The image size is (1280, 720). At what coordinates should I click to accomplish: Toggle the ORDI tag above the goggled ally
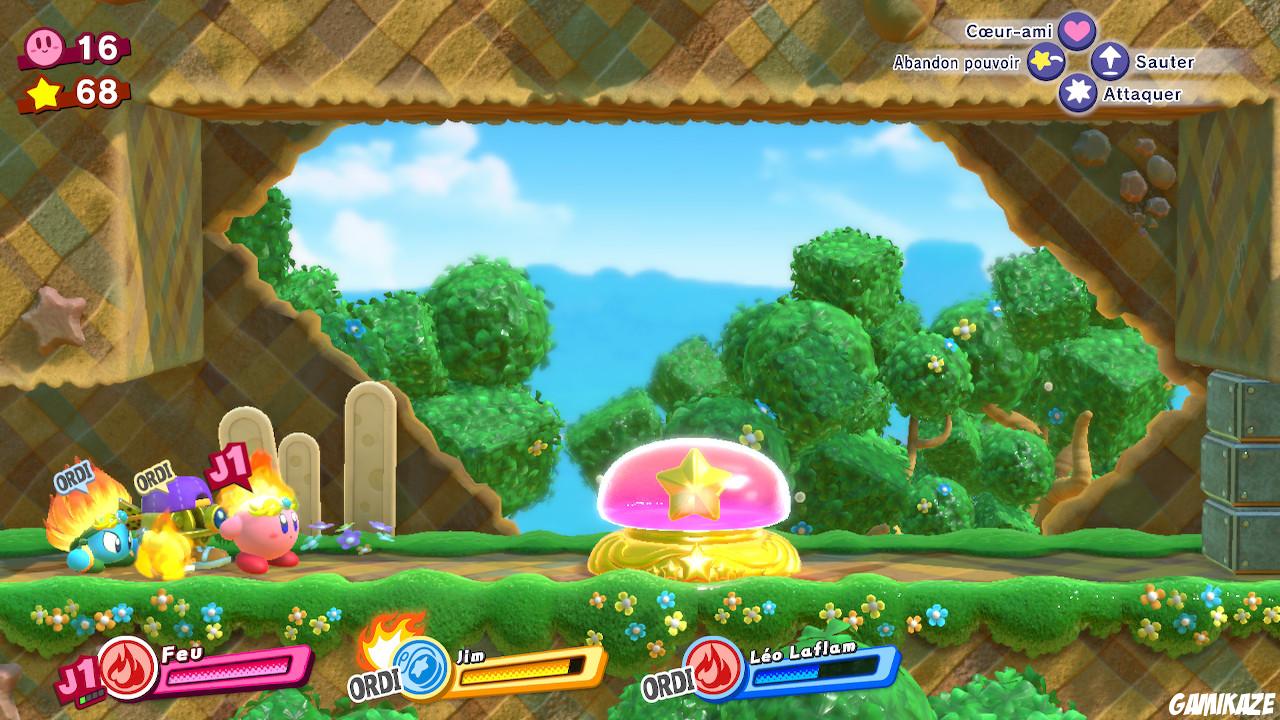152,477
